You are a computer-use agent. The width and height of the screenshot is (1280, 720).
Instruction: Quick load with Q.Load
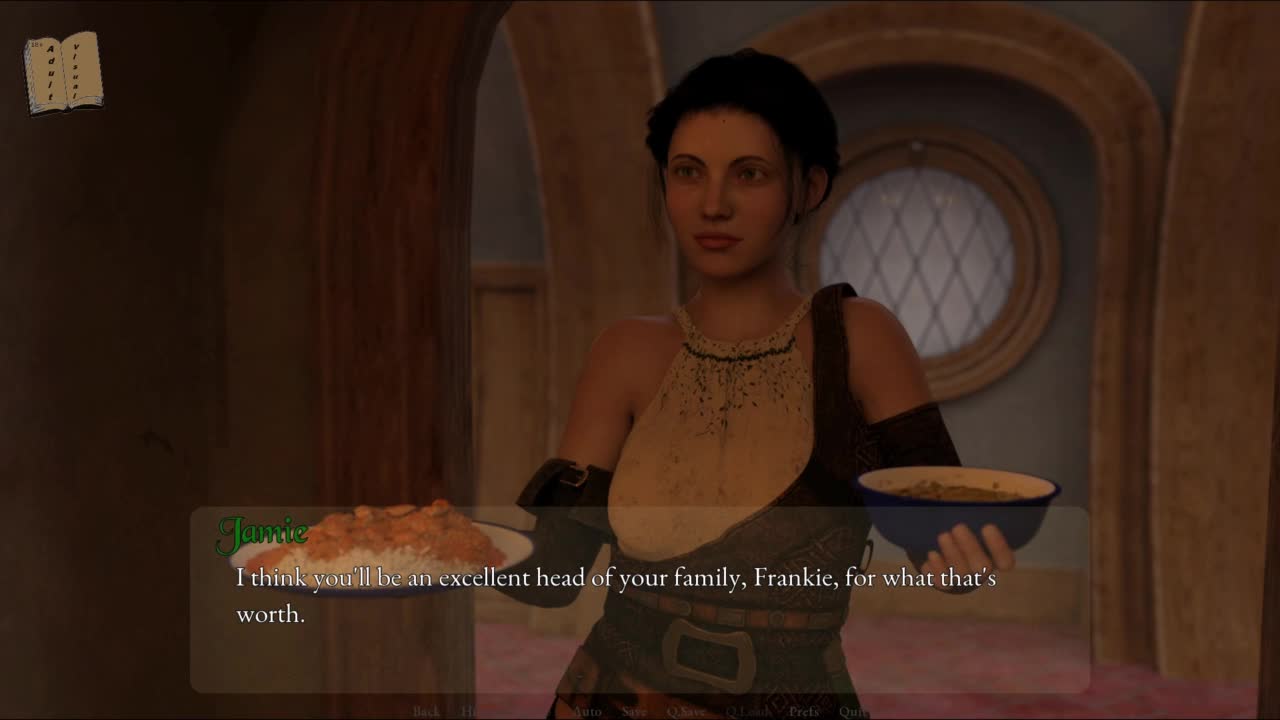pos(747,712)
